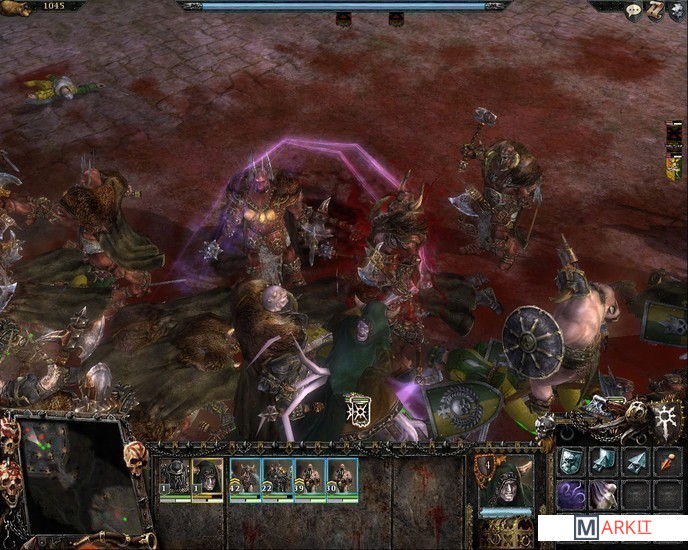Activate the orange dagger attack command

point(666,461)
